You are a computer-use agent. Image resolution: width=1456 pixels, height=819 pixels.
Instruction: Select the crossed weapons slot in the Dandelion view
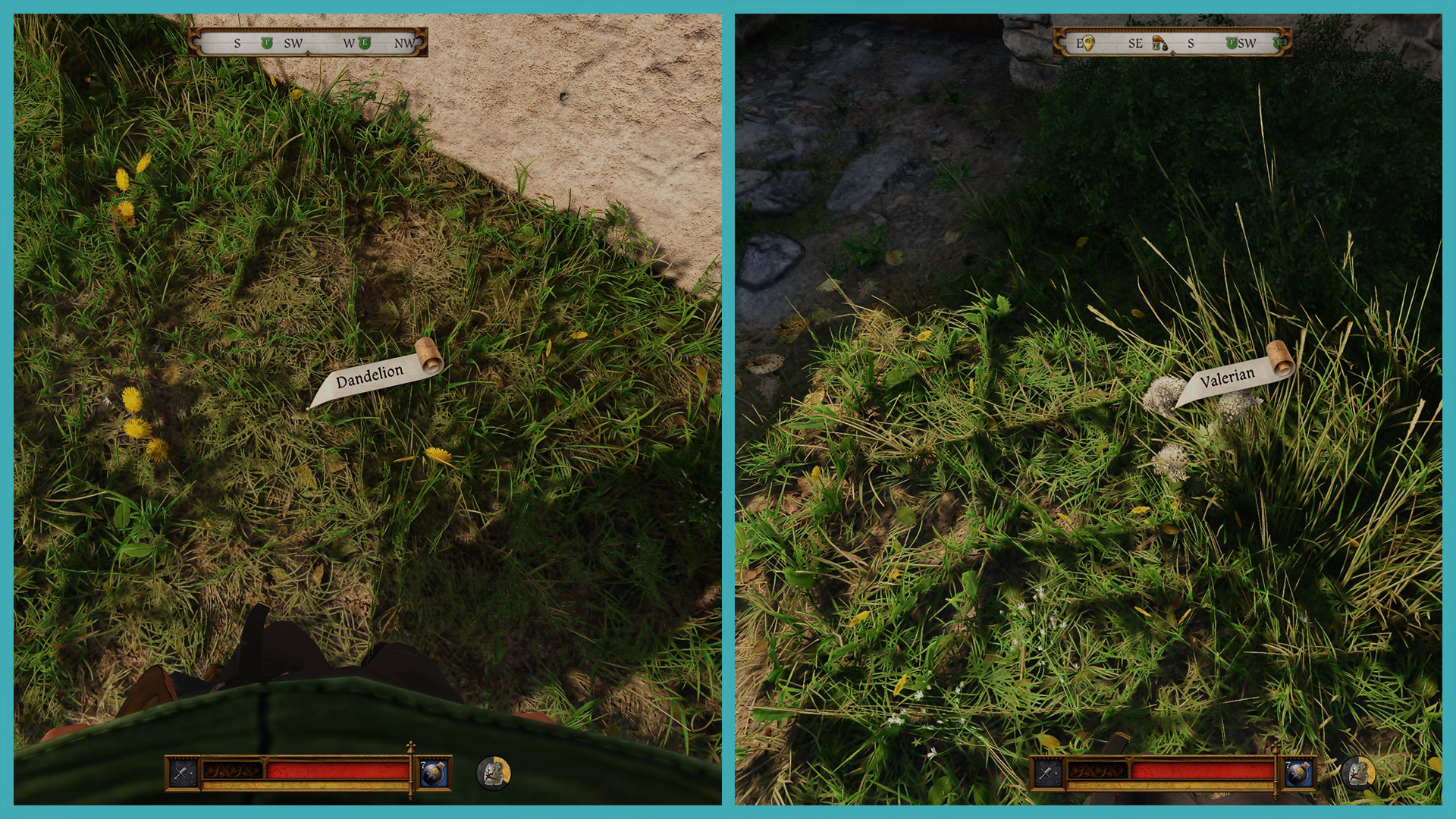tap(183, 773)
